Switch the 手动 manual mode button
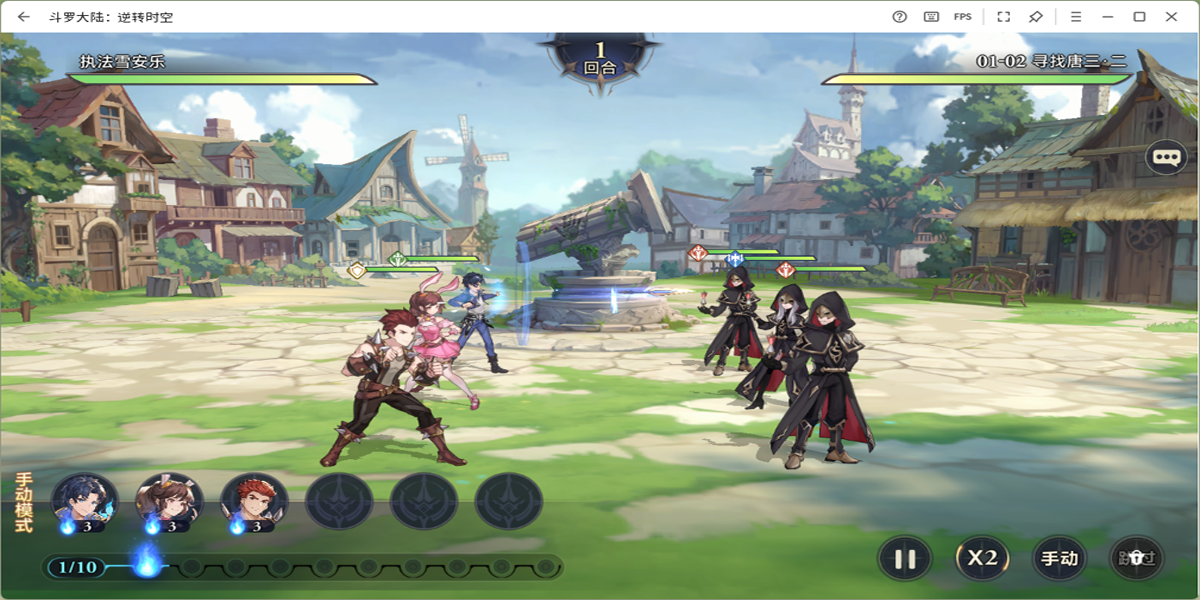The width and height of the screenshot is (1200, 600). [x=1059, y=559]
